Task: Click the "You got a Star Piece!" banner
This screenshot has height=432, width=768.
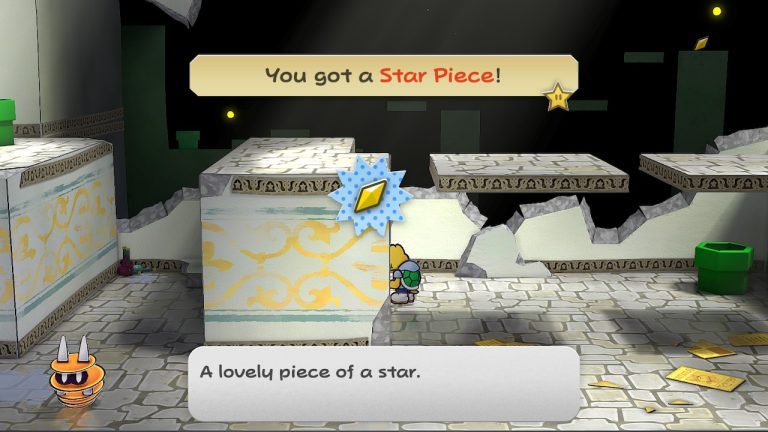Action: click(x=383, y=76)
